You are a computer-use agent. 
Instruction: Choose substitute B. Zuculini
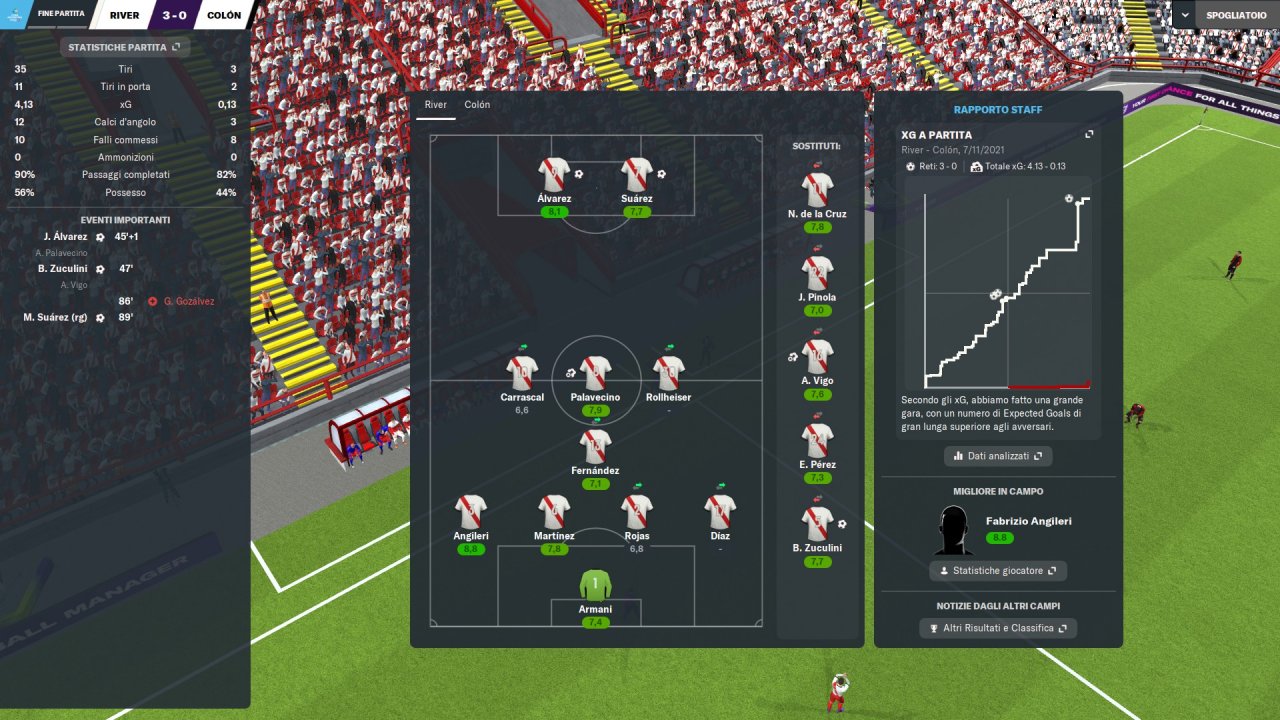[x=817, y=524]
